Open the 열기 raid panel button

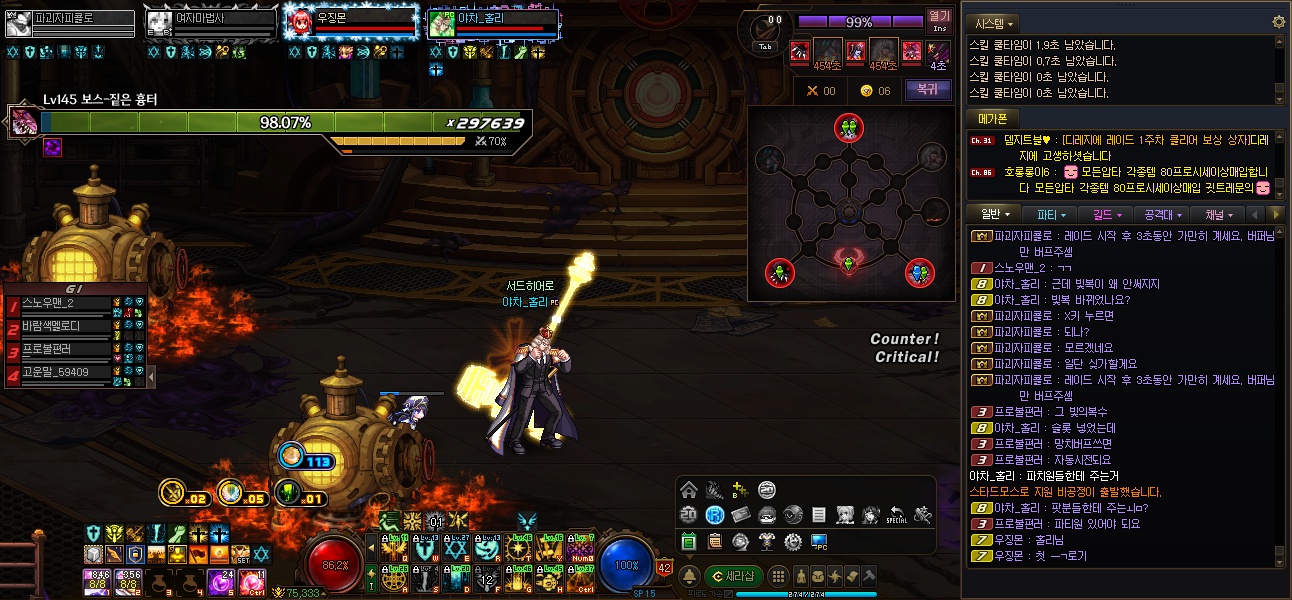coord(939,21)
